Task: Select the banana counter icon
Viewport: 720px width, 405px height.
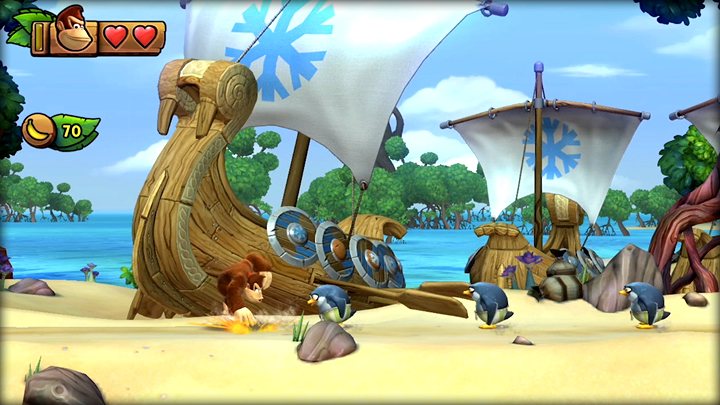Action: (x=39, y=130)
